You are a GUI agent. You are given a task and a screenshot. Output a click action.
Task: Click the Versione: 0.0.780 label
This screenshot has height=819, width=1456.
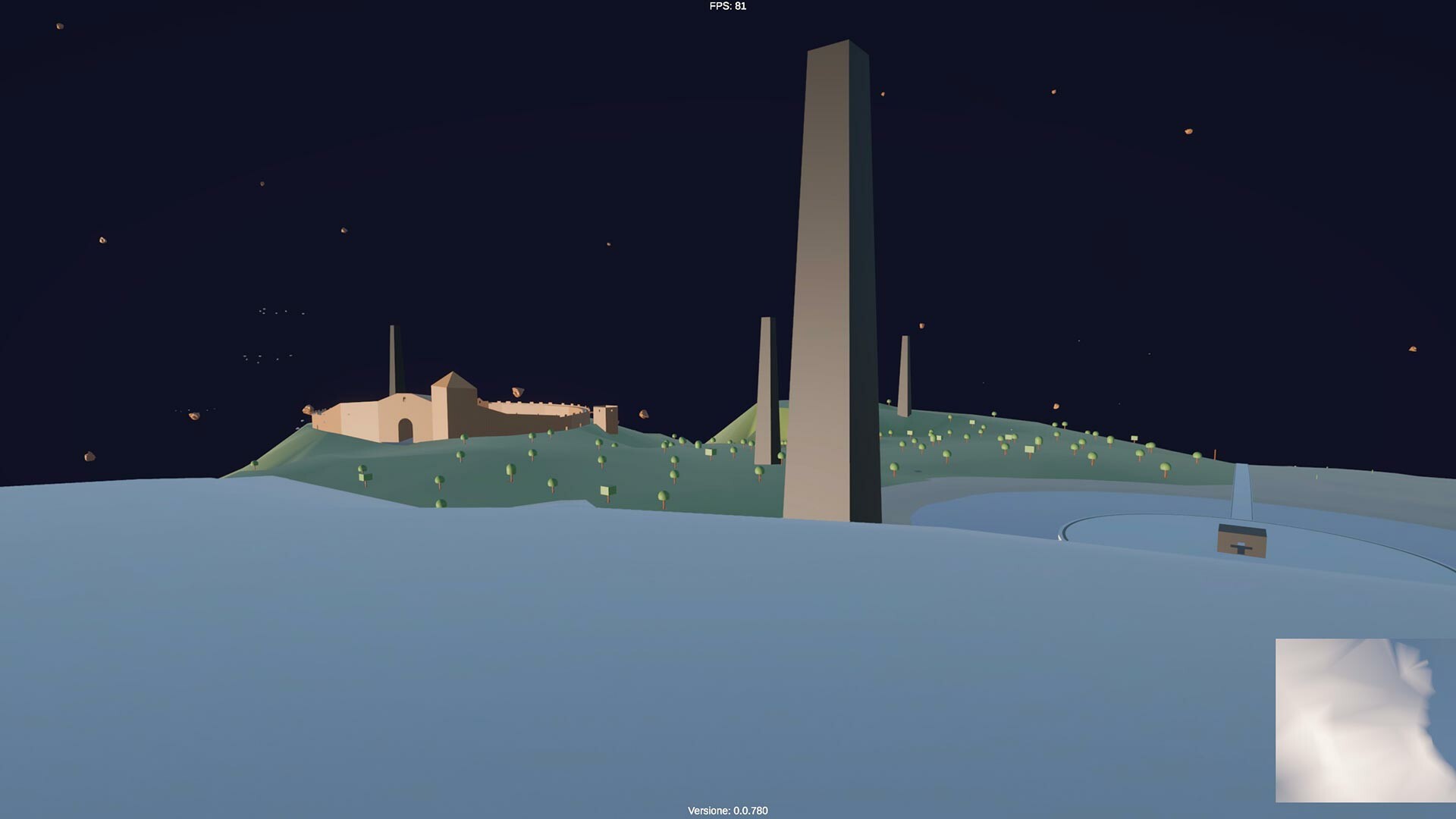coord(726,810)
